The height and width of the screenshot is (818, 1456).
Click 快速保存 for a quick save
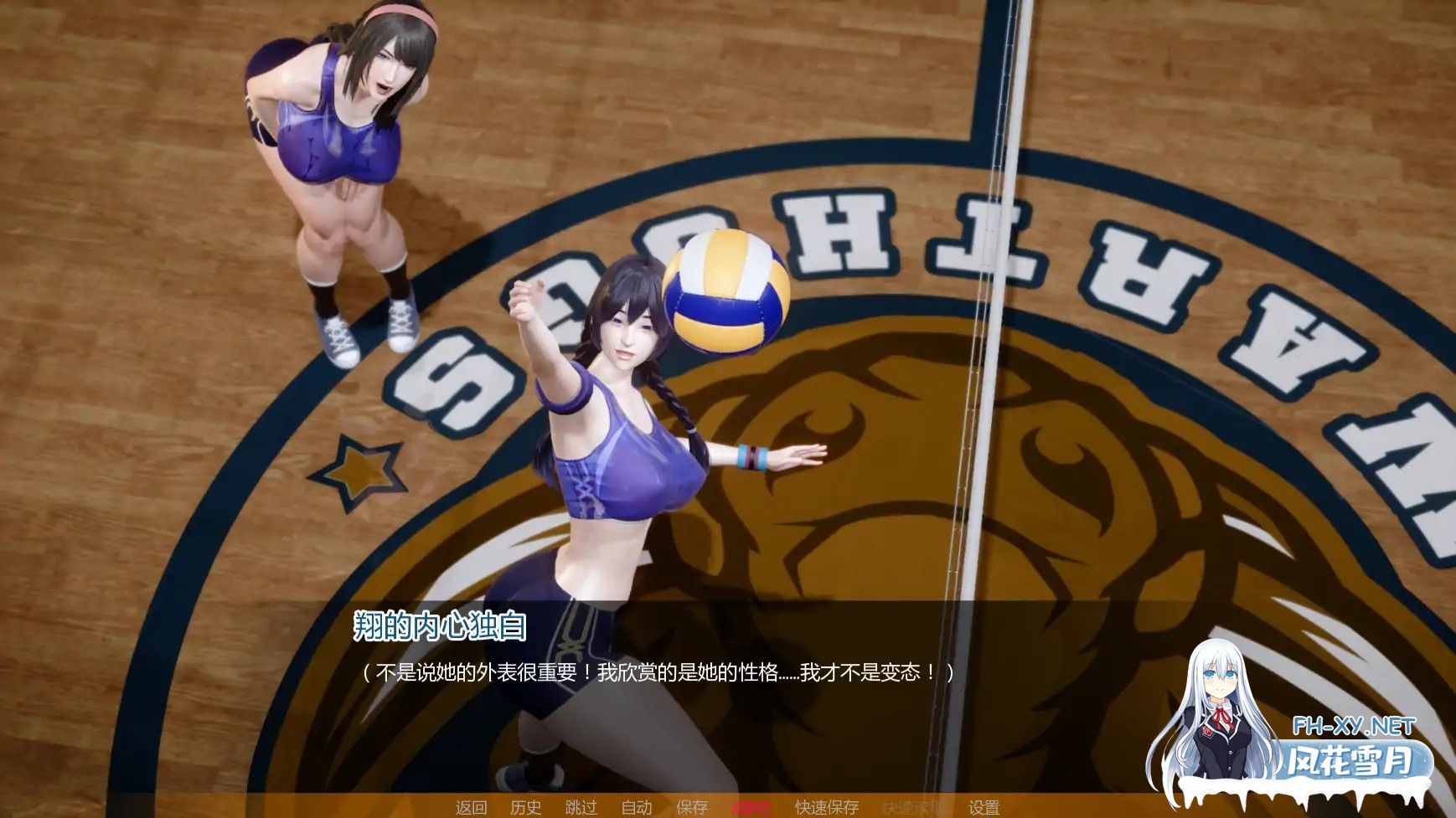pyautogui.click(x=825, y=808)
